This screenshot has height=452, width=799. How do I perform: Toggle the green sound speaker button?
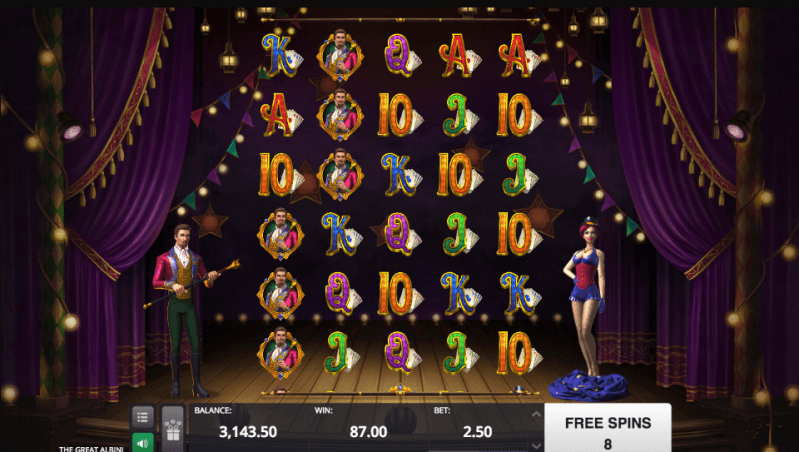[x=143, y=441]
